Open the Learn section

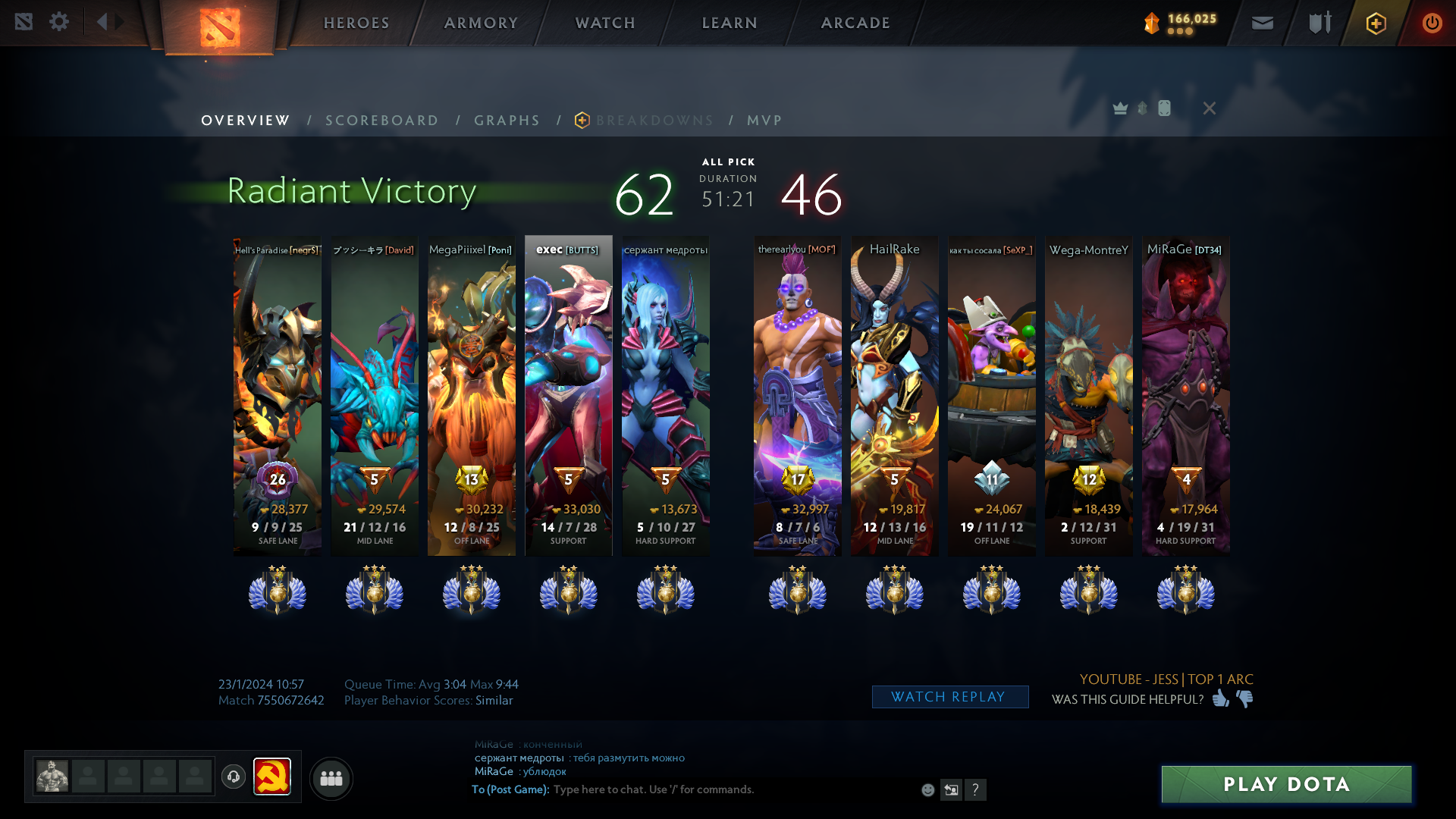pyautogui.click(x=730, y=23)
